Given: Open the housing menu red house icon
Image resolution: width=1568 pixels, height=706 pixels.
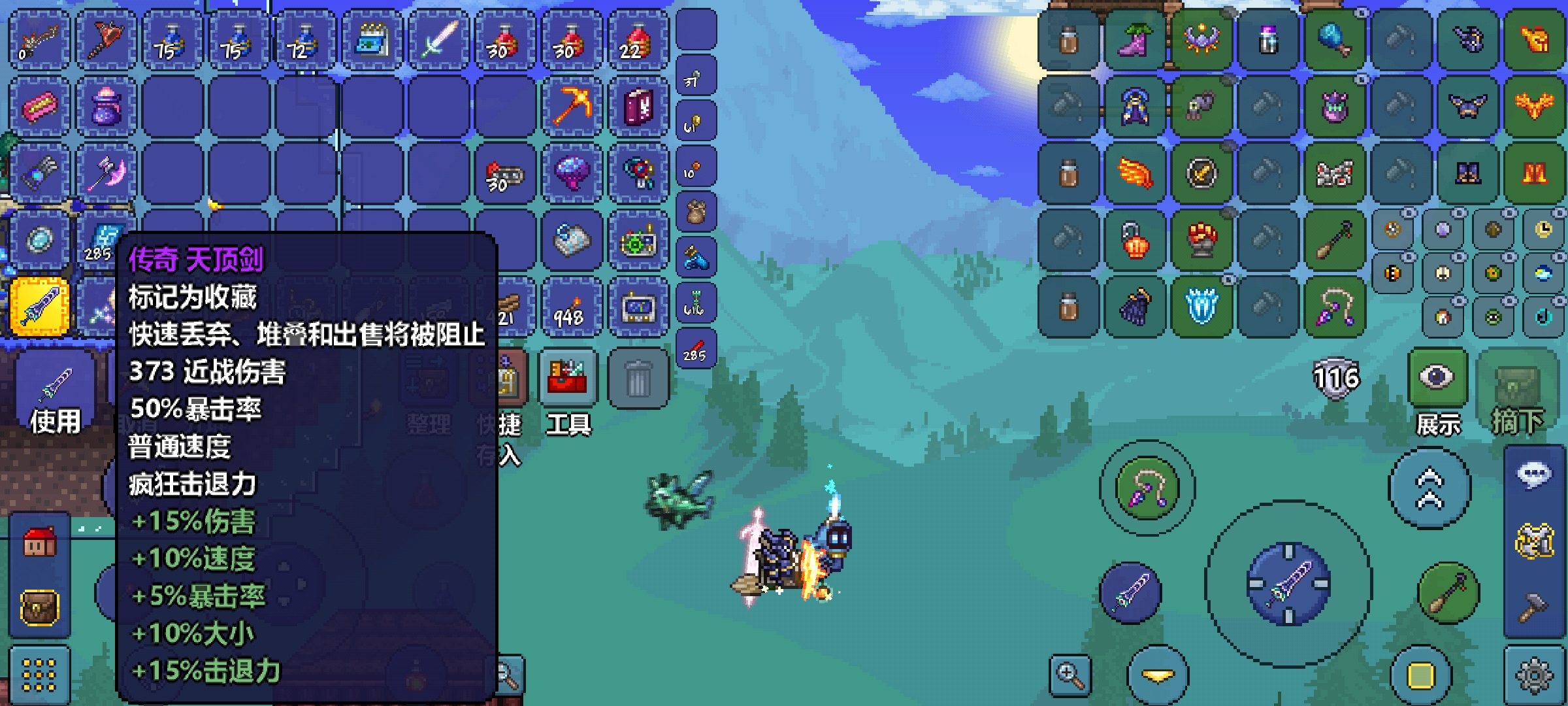Looking at the screenshot, I should [x=40, y=543].
